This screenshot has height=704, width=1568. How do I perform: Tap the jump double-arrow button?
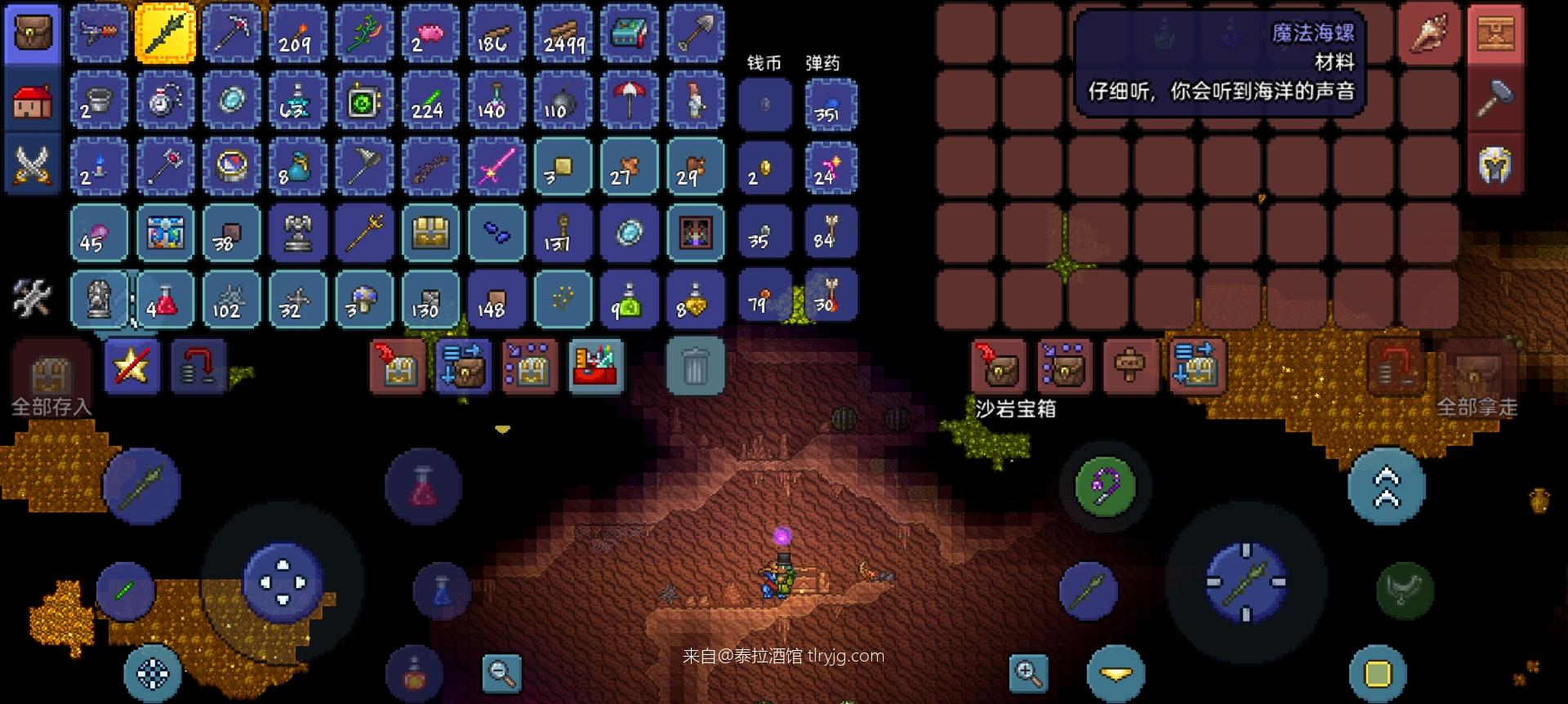coord(1387,487)
